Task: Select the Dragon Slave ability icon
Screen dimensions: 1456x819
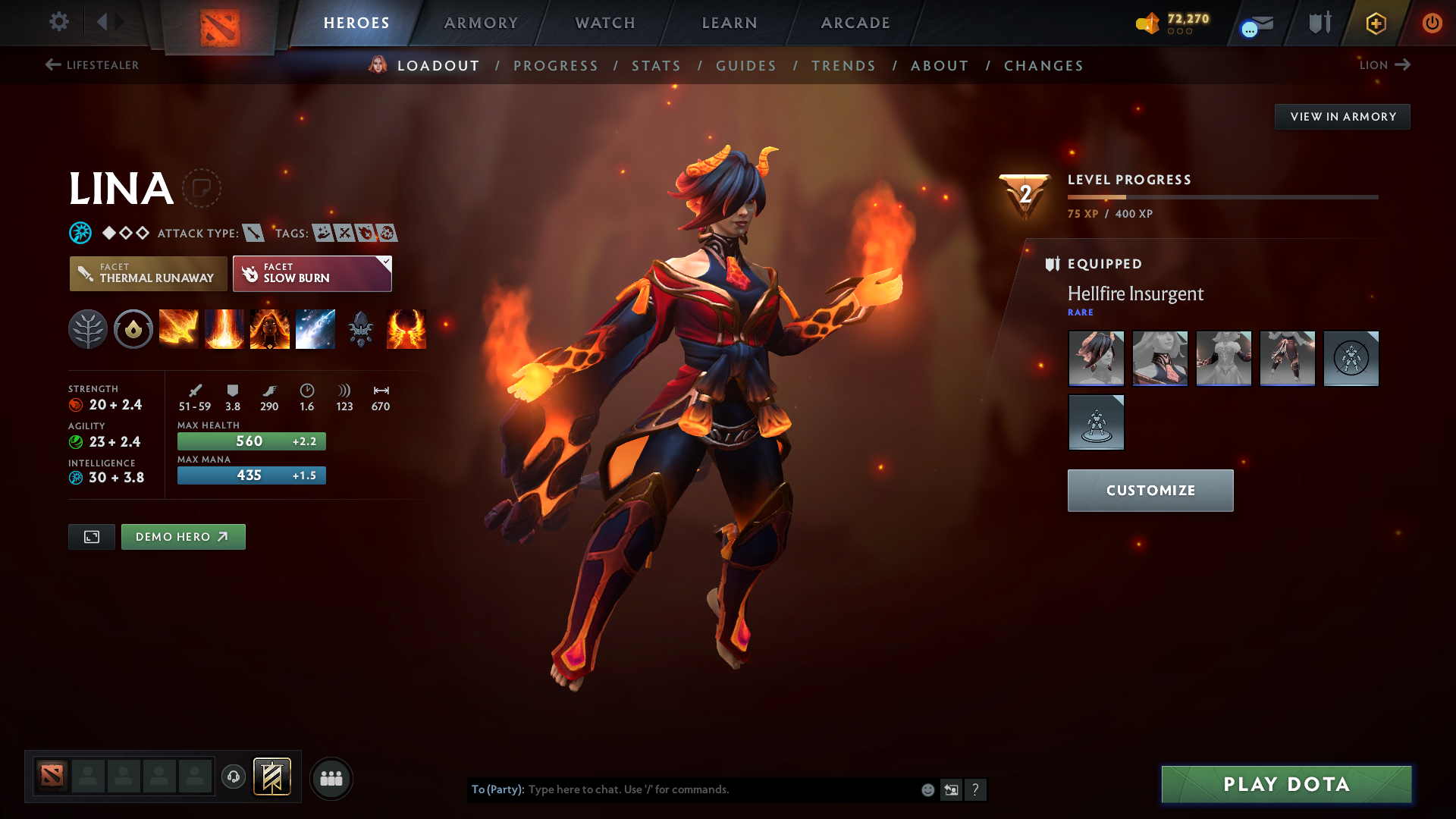Action: pyautogui.click(x=179, y=328)
